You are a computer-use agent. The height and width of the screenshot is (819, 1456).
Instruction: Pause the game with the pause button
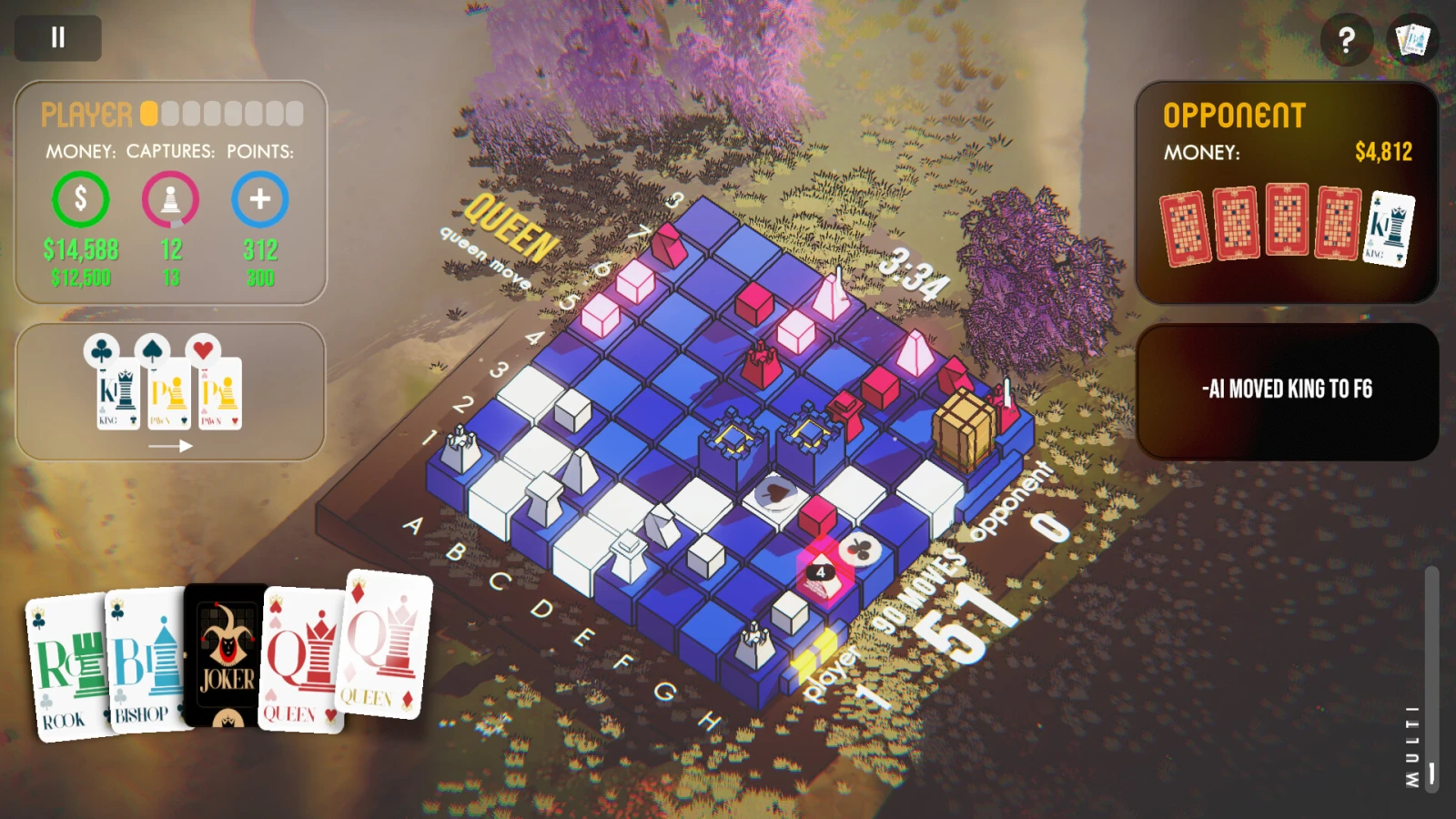click(57, 37)
